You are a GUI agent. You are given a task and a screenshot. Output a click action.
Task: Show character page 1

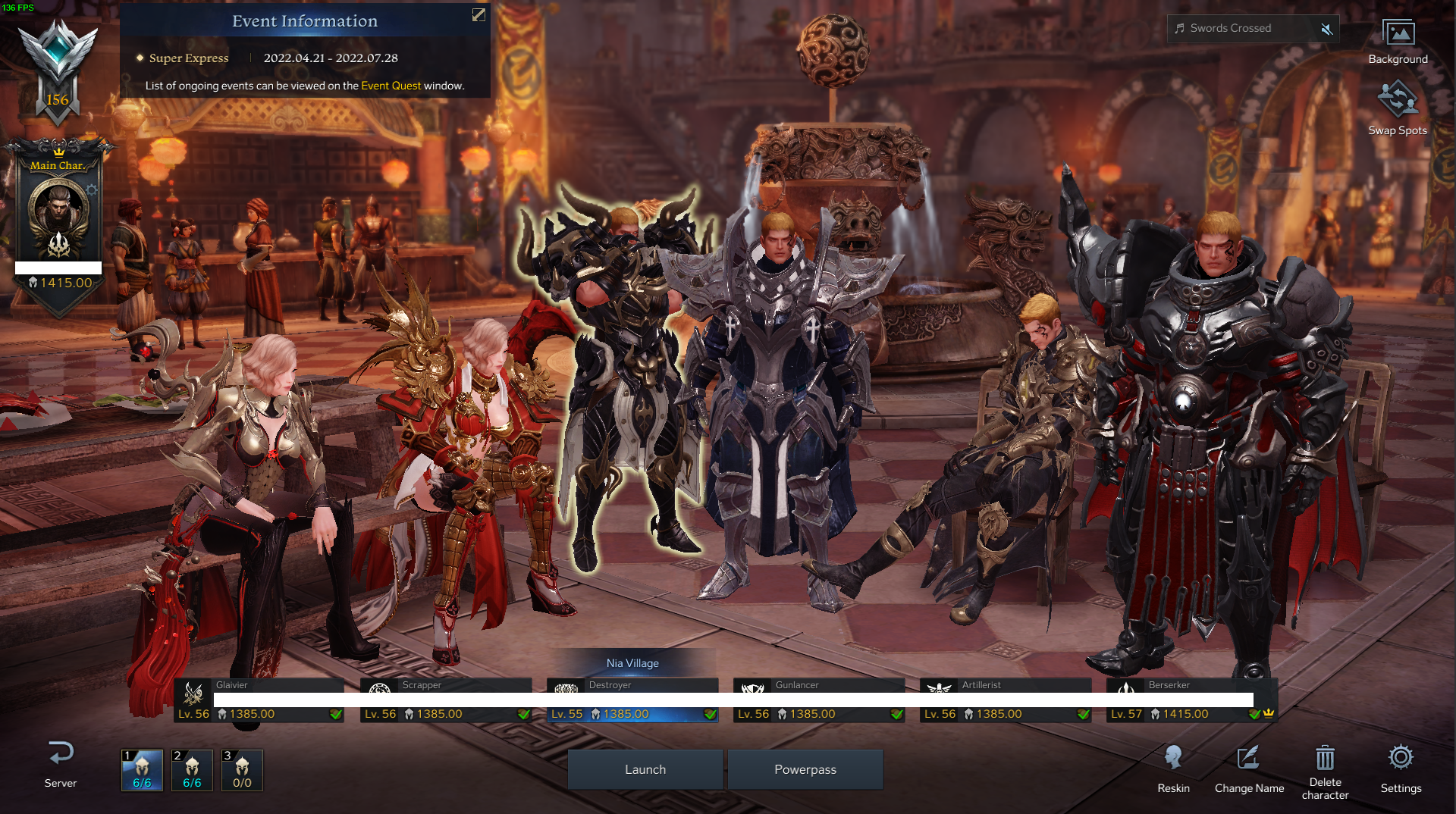pyautogui.click(x=142, y=770)
